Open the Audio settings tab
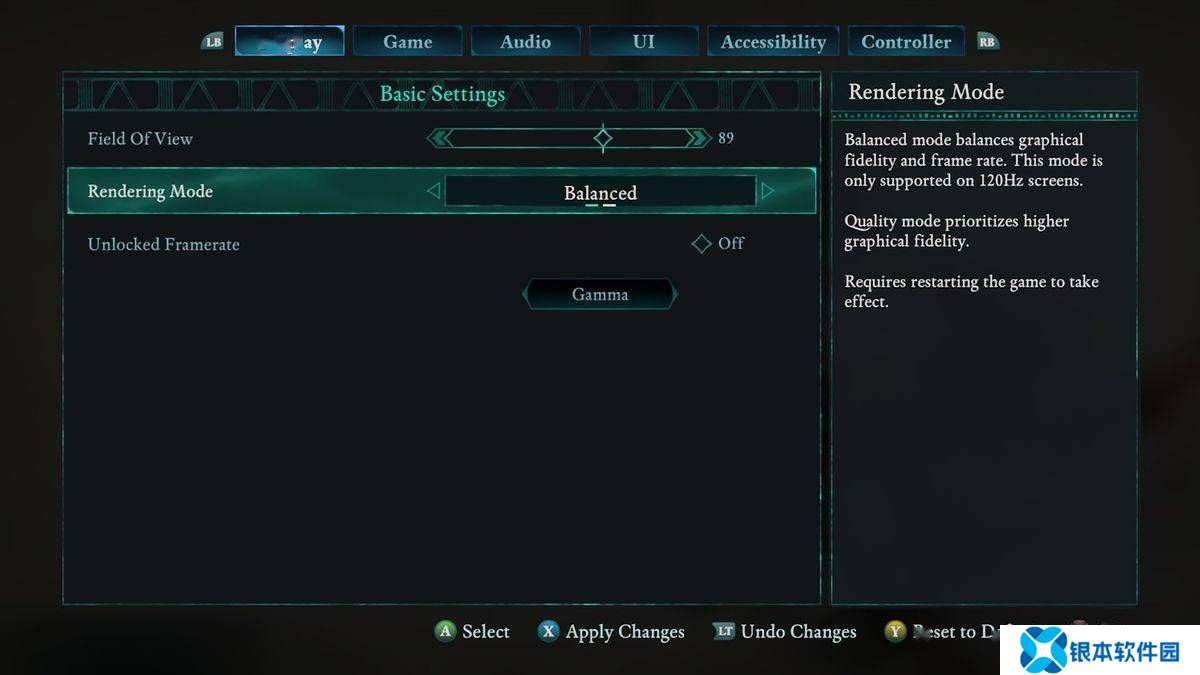 point(526,42)
